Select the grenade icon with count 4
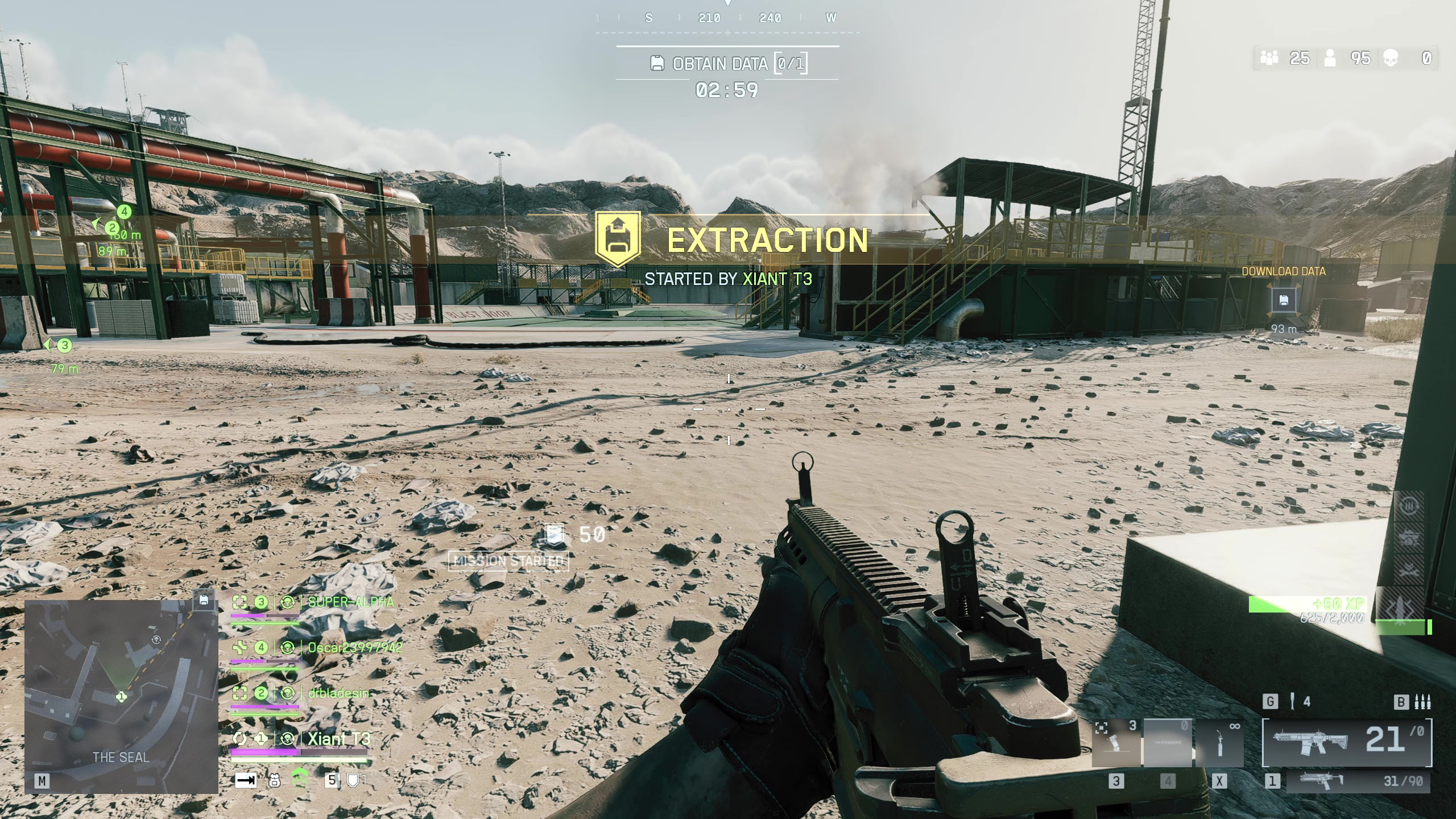 tap(1292, 702)
